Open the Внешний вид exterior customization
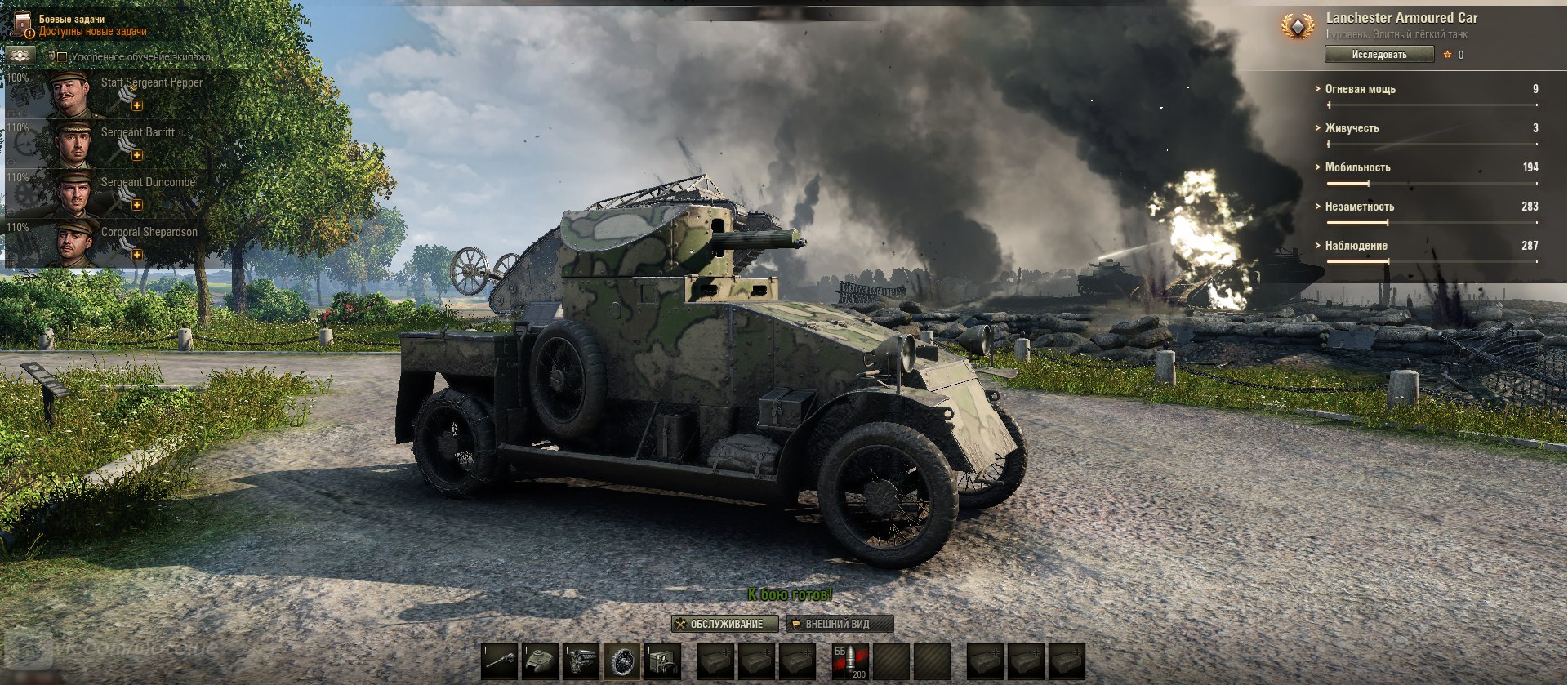 click(840, 624)
